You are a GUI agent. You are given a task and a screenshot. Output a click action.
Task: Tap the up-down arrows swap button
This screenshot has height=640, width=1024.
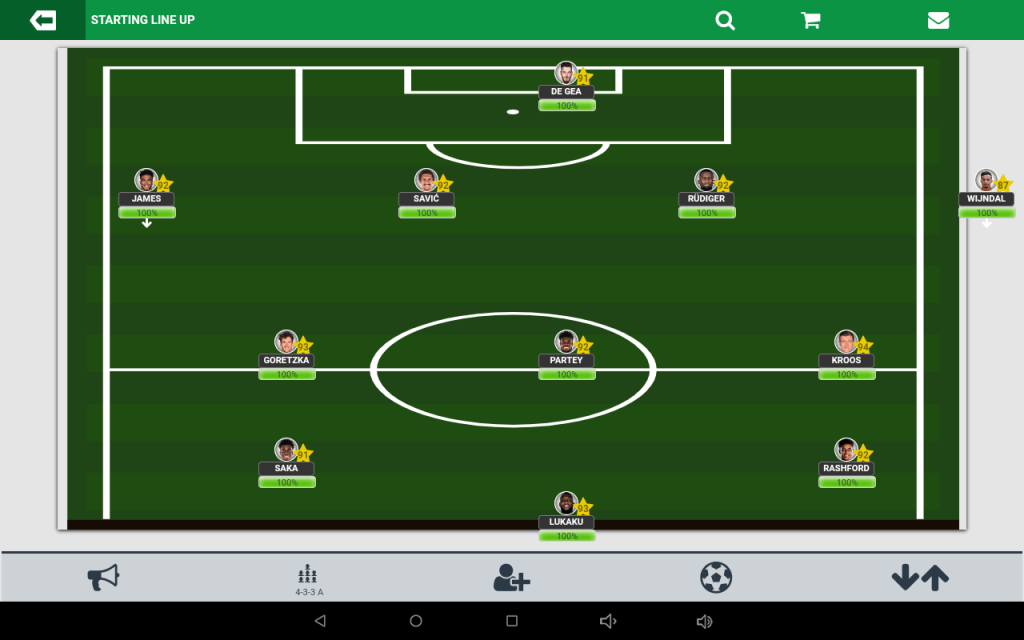click(x=920, y=577)
